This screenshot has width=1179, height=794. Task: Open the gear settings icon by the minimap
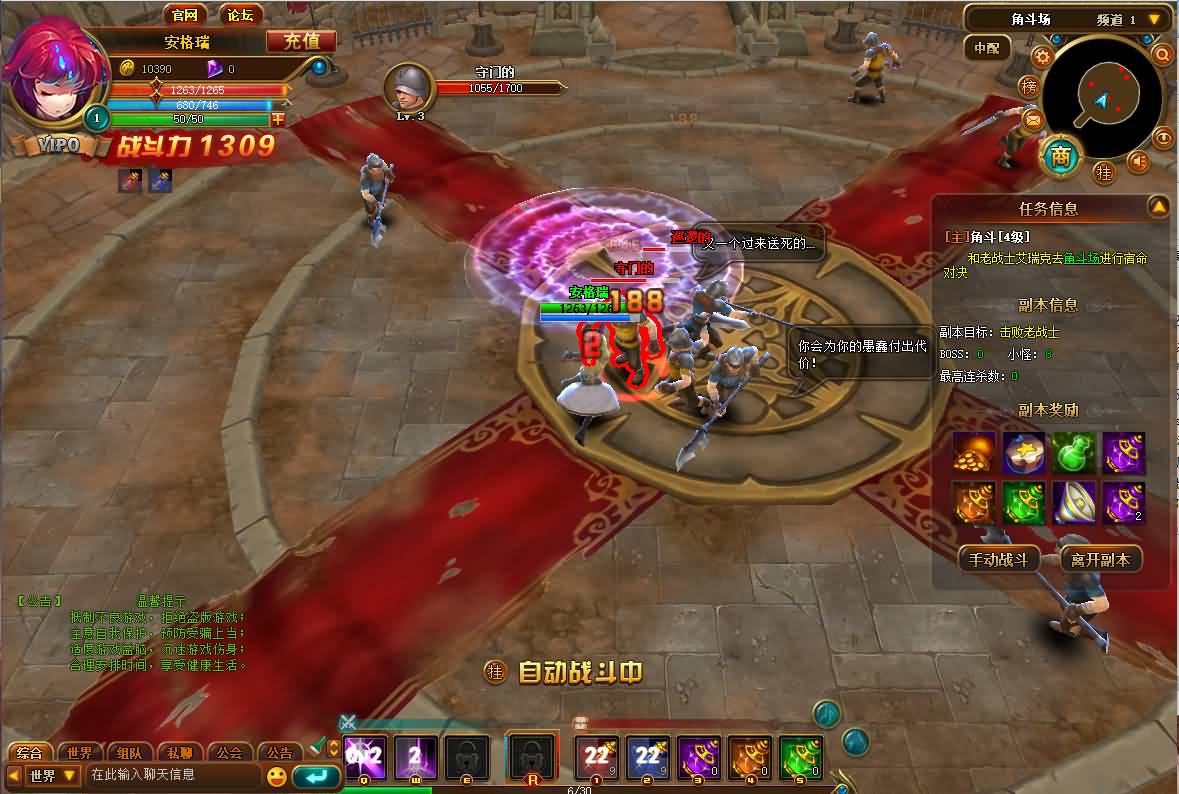(x=1042, y=56)
